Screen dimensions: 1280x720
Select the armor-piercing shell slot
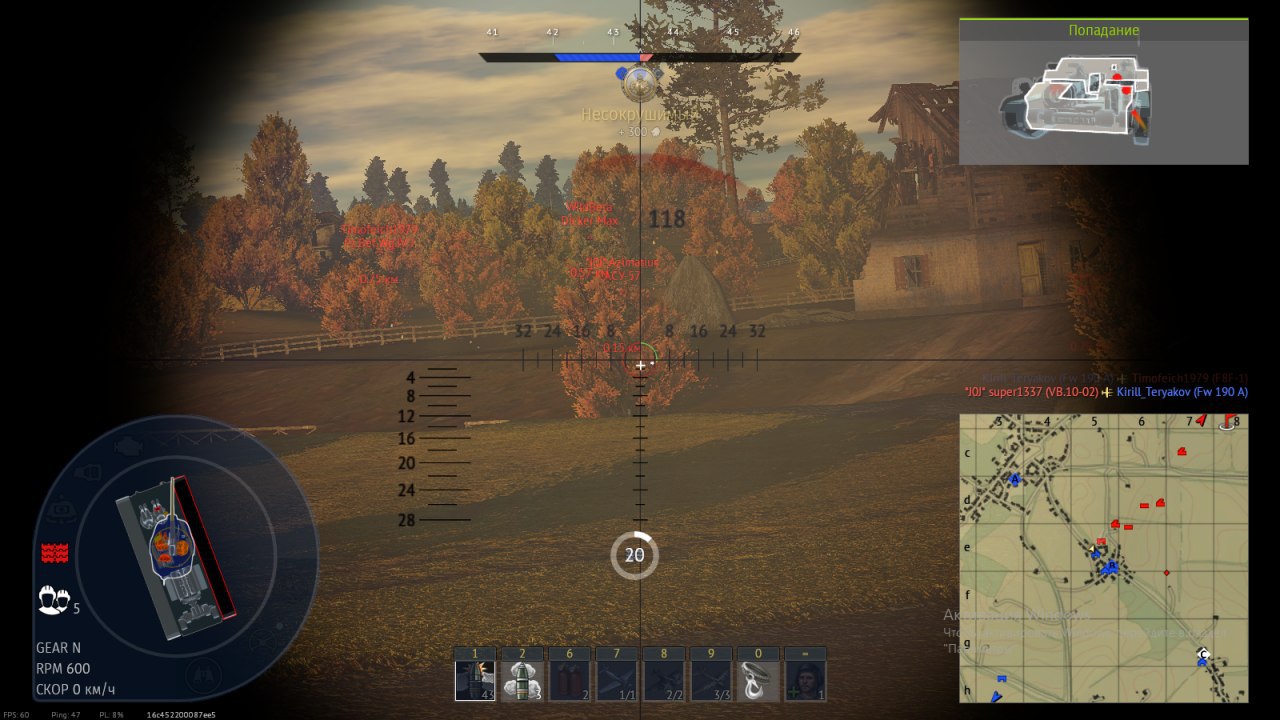pyautogui.click(x=475, y=679)
